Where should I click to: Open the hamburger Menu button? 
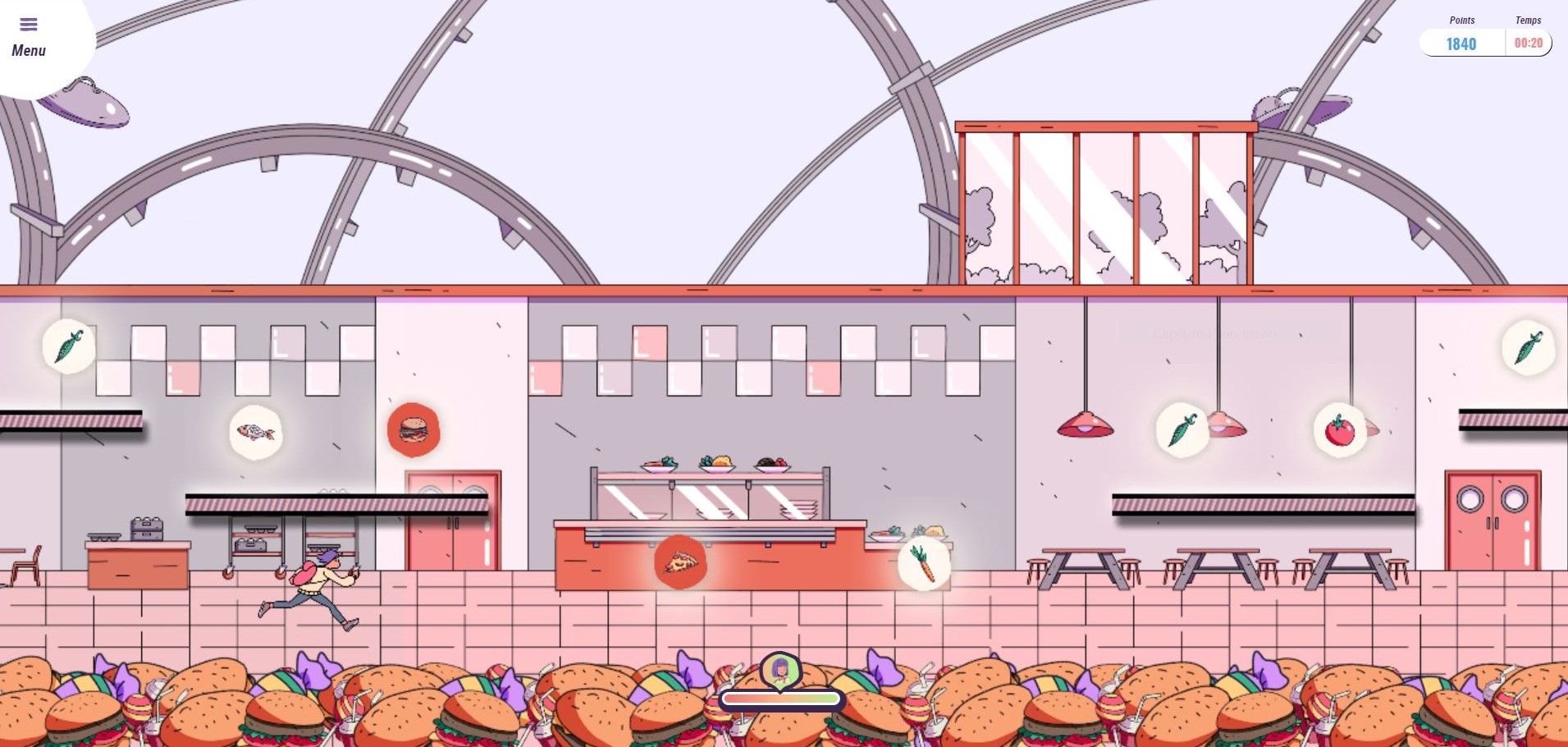click(x=29, y=36)
